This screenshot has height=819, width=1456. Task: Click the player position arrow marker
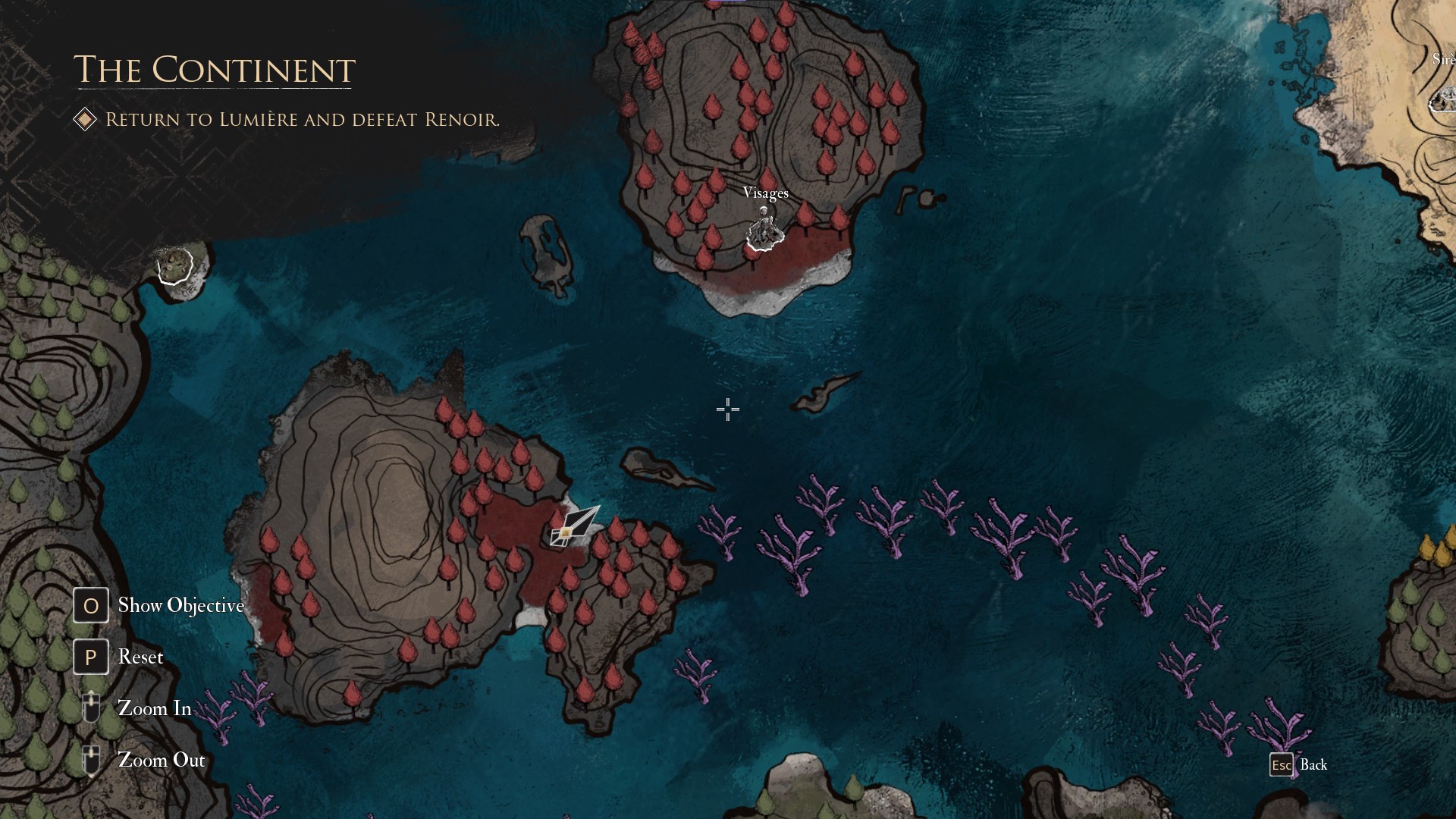pos(575,526)
